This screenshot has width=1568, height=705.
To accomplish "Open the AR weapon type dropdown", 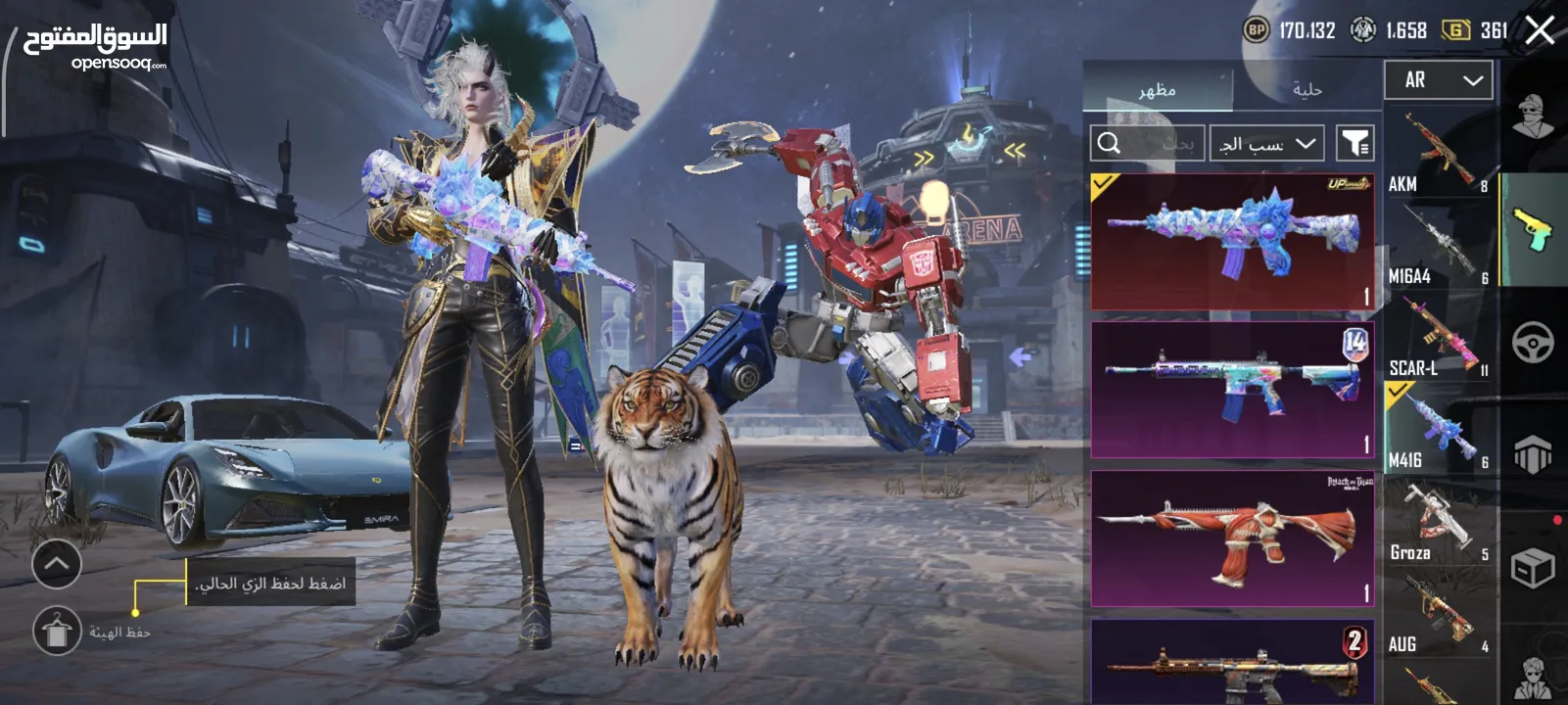I will [x=1438, y=80].
